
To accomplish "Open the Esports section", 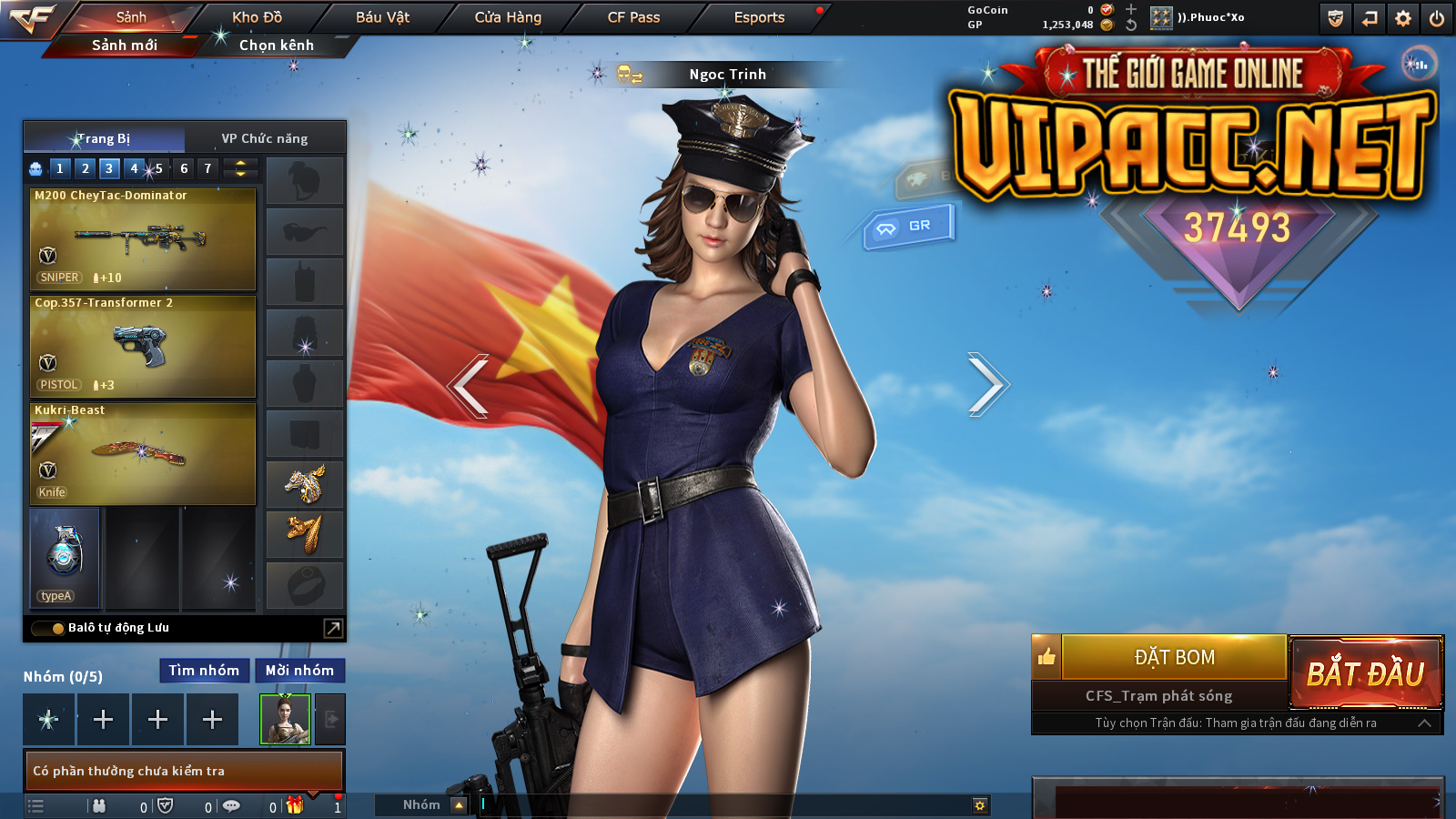I will pos(759,17).
